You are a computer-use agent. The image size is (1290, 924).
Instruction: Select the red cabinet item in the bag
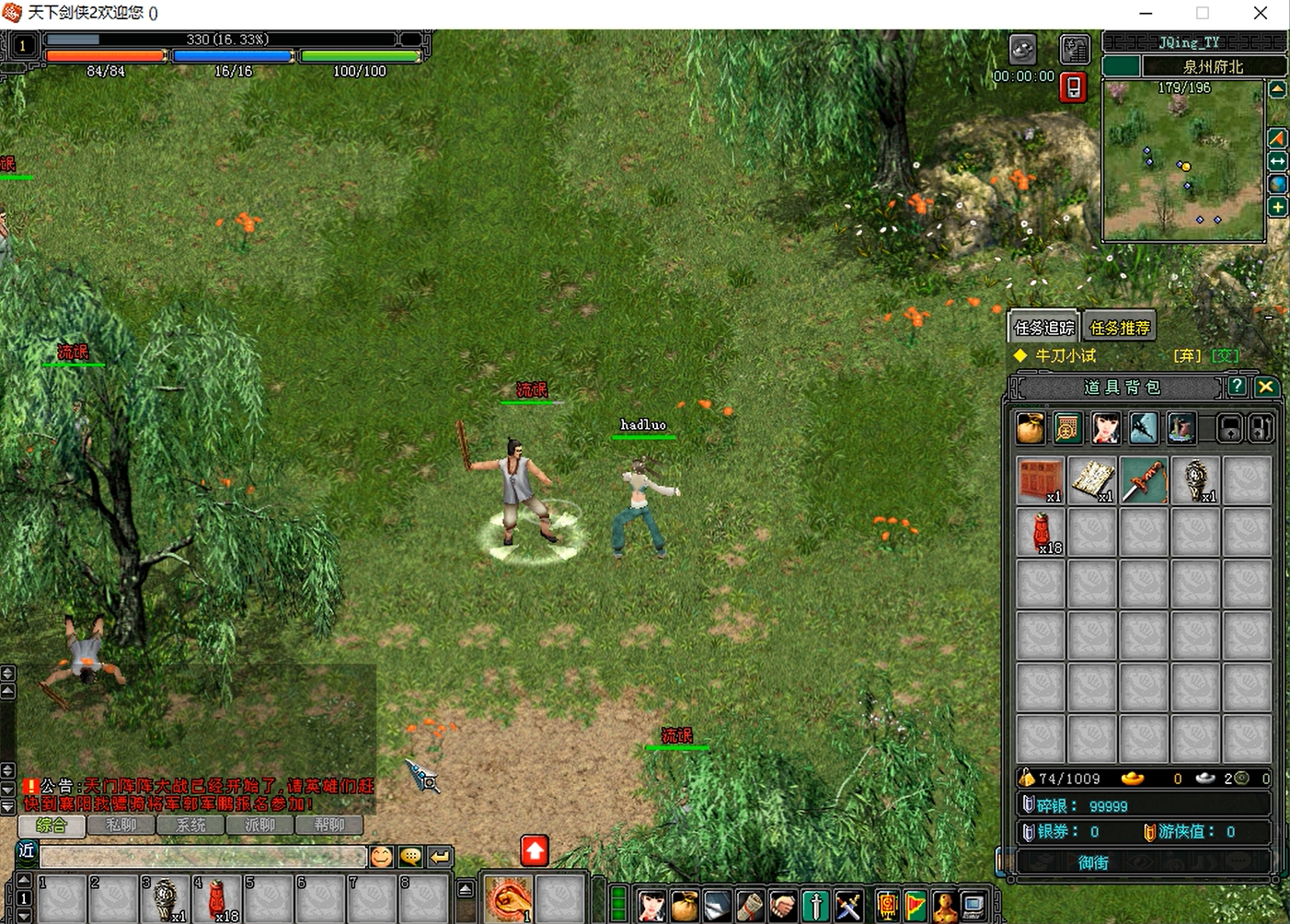[1040, 479]
